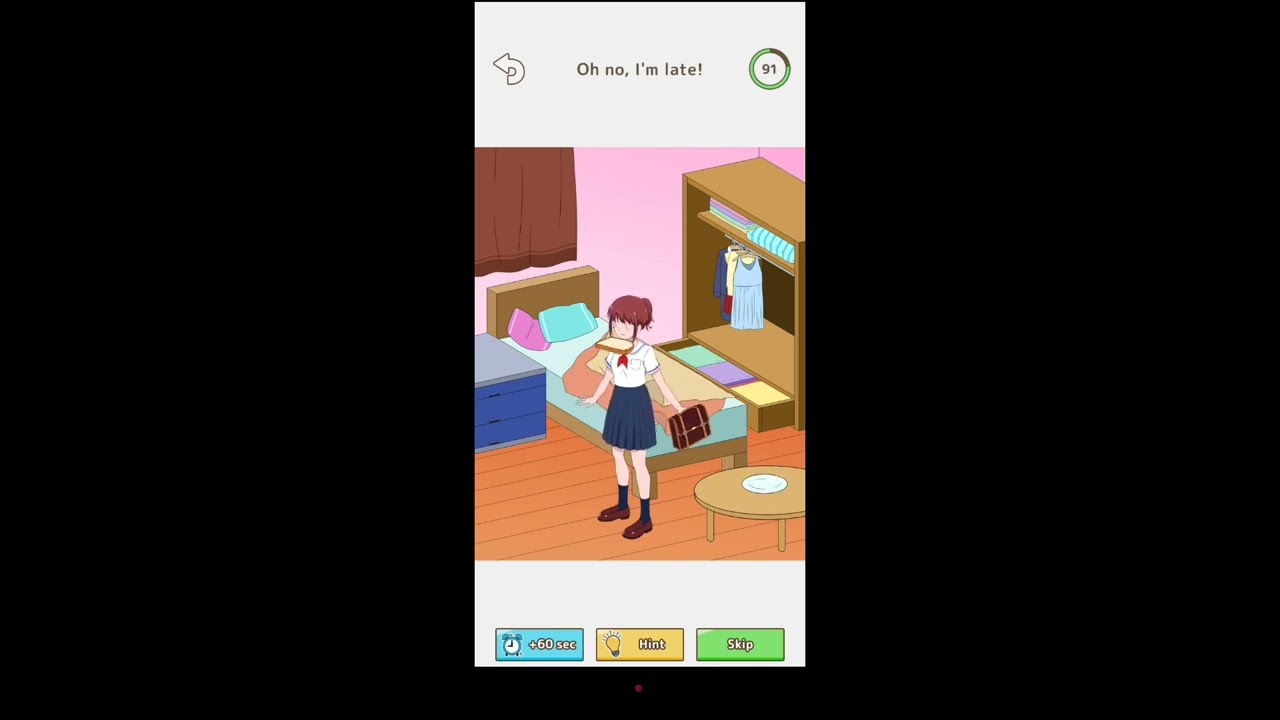Viewport: 1280px width, 720px height.
Task: Click the page indicator dot below the game
Action: tap(638, 688)
